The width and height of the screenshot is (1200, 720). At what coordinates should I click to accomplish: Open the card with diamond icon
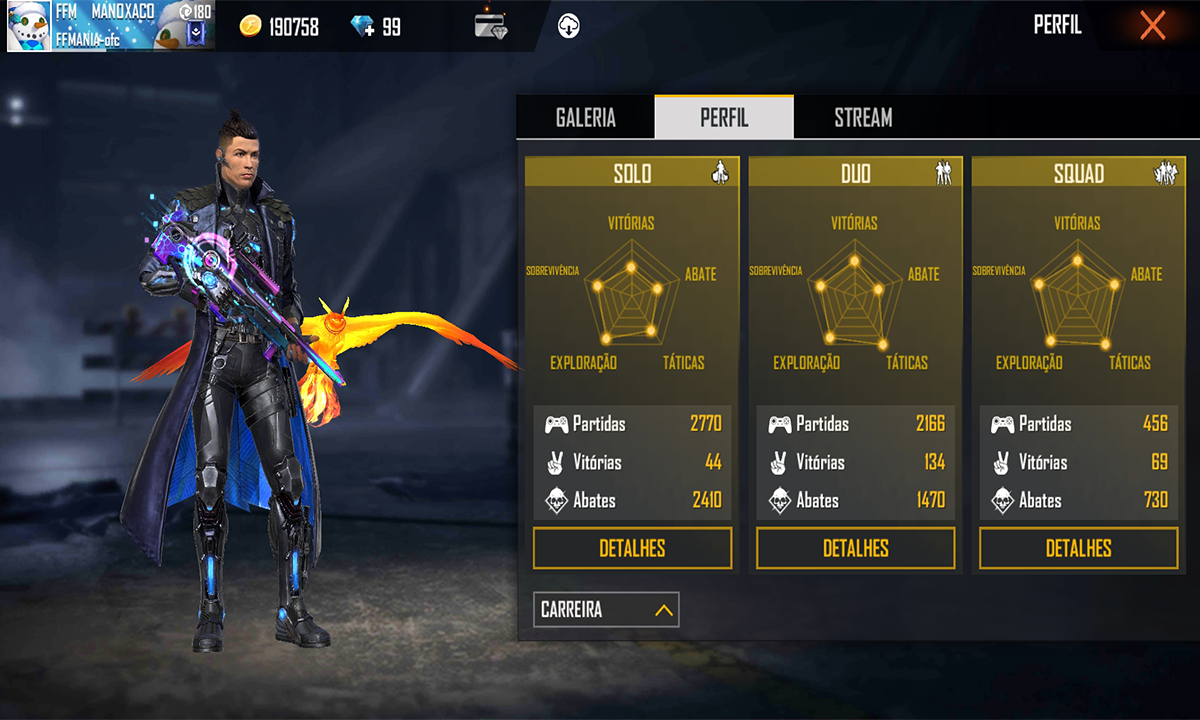tap(491, 27)
